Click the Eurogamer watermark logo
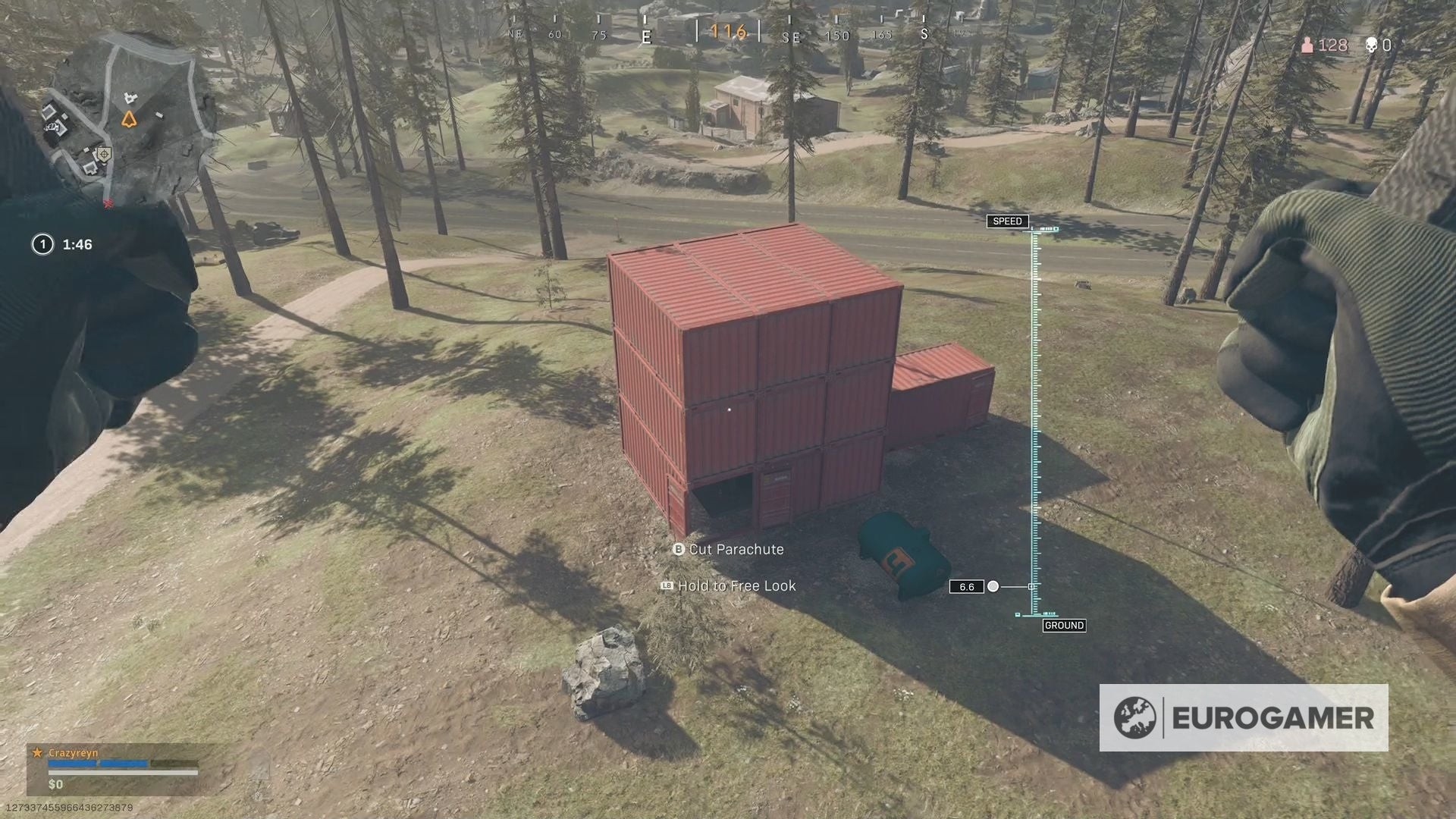This screenshot has width=1456, height=819. (1244, 717)
